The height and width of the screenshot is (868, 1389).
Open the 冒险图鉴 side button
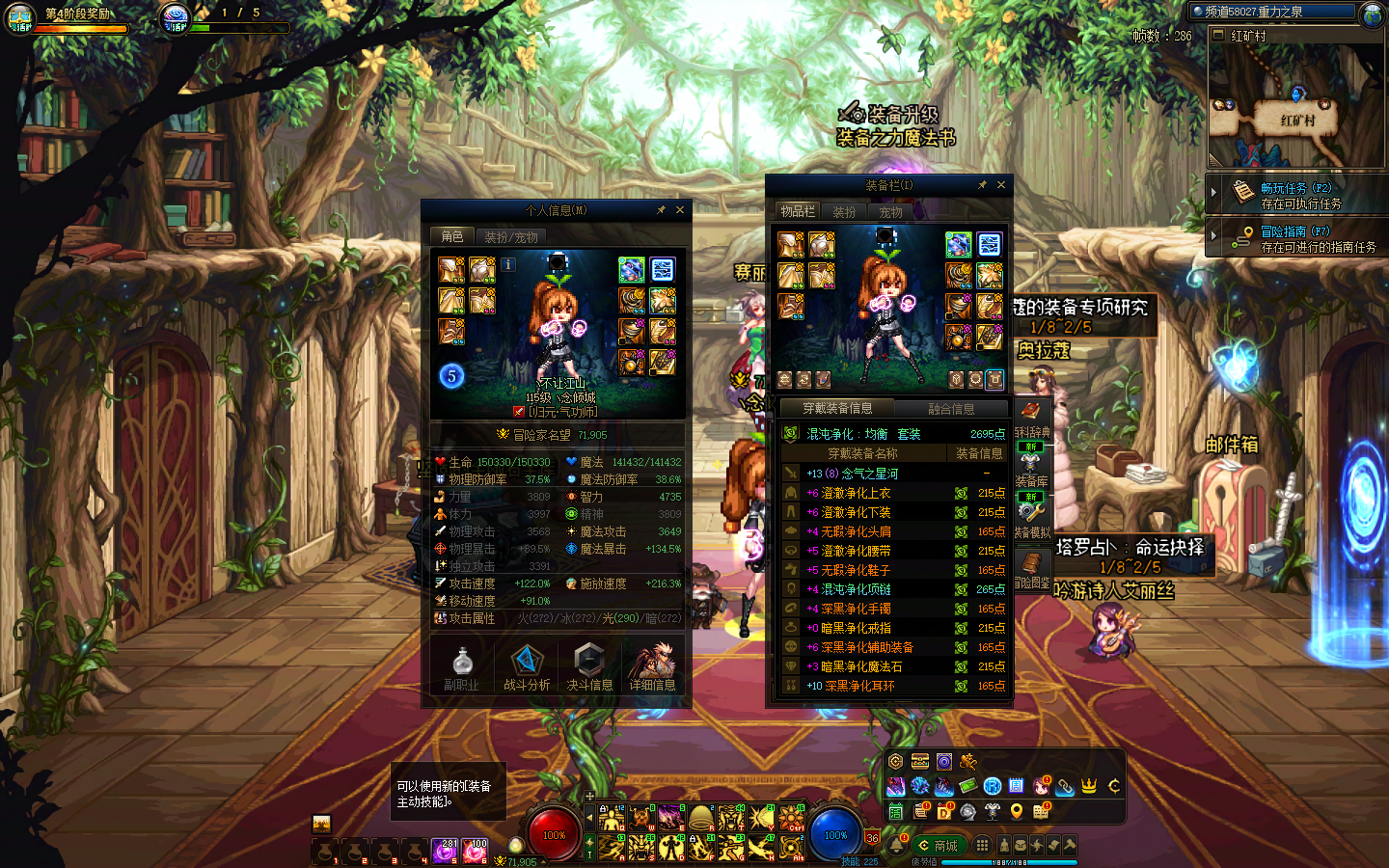1031,571
